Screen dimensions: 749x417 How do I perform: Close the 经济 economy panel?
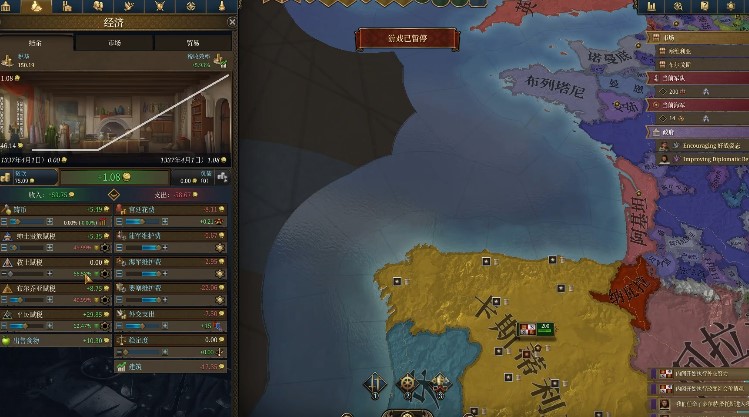pos(231,21)
